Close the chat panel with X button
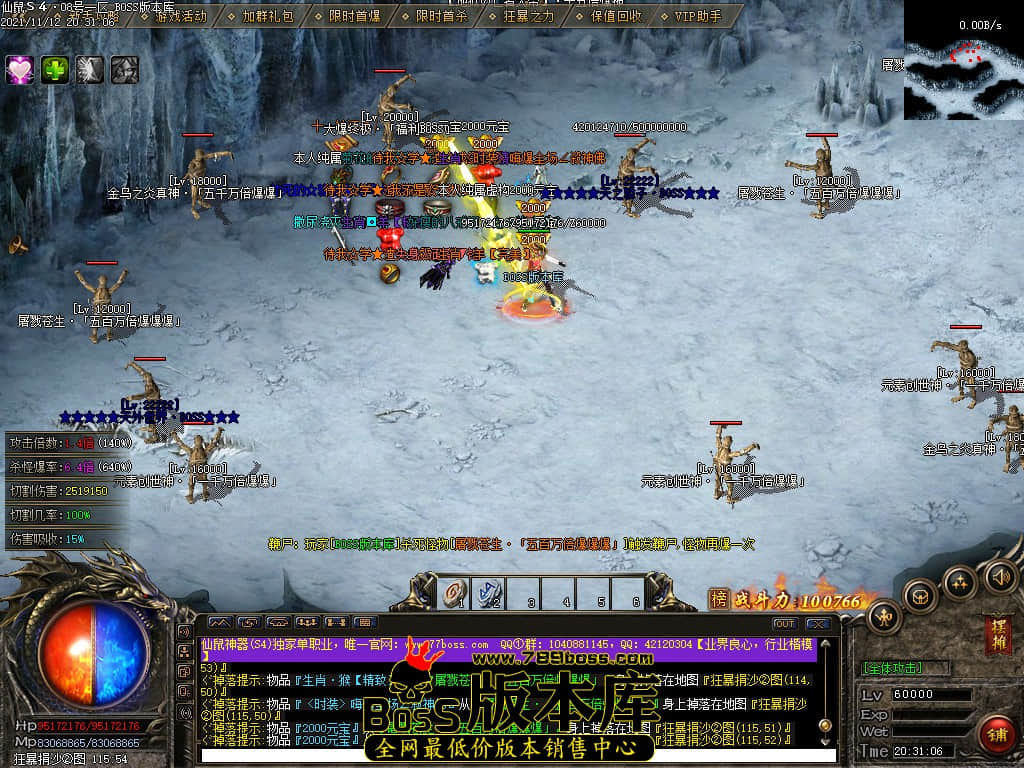The width and height of the screenshot is (1024, 768). click(x=818, y=624)
